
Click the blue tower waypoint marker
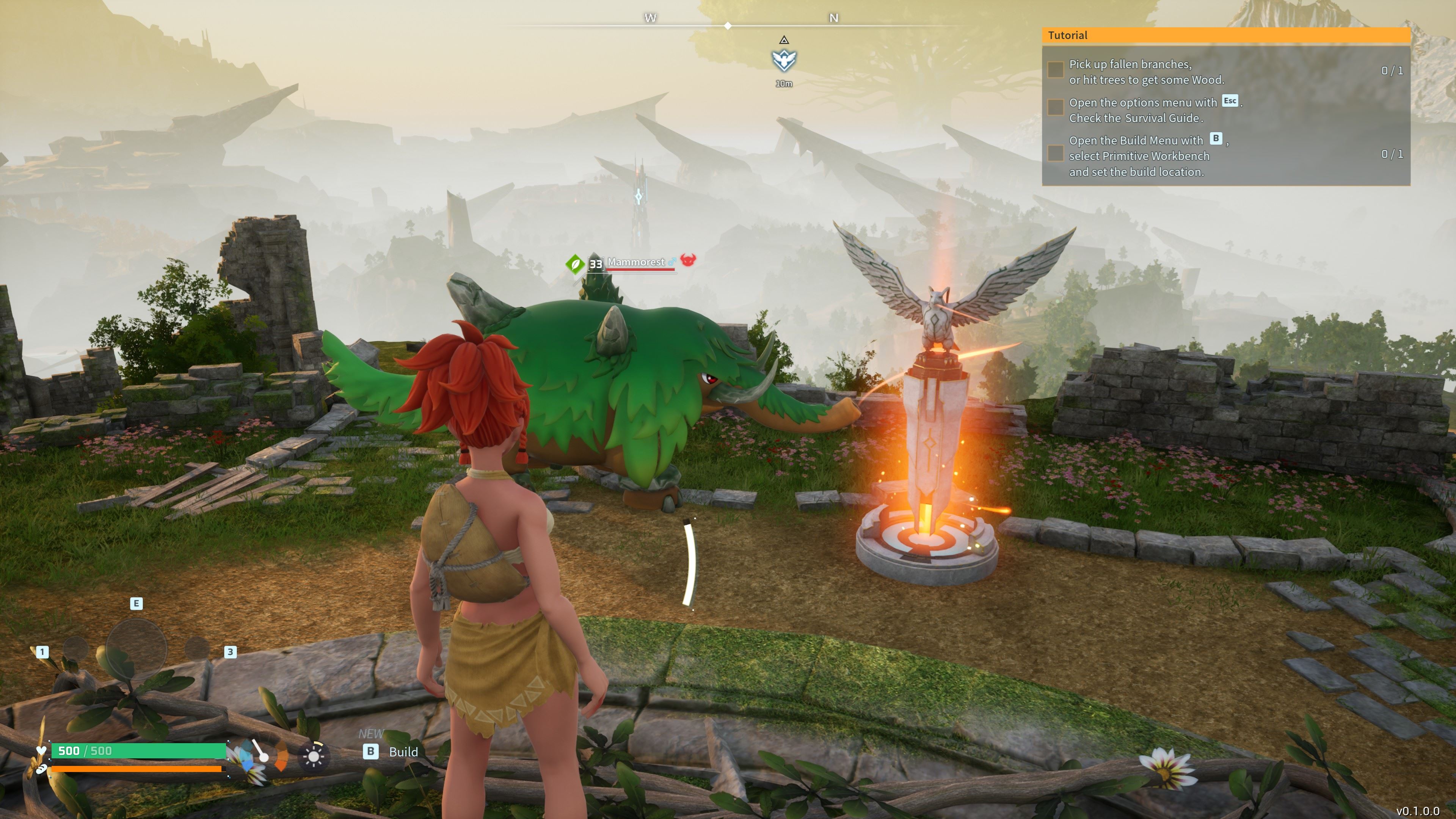[x=639, y=197]
